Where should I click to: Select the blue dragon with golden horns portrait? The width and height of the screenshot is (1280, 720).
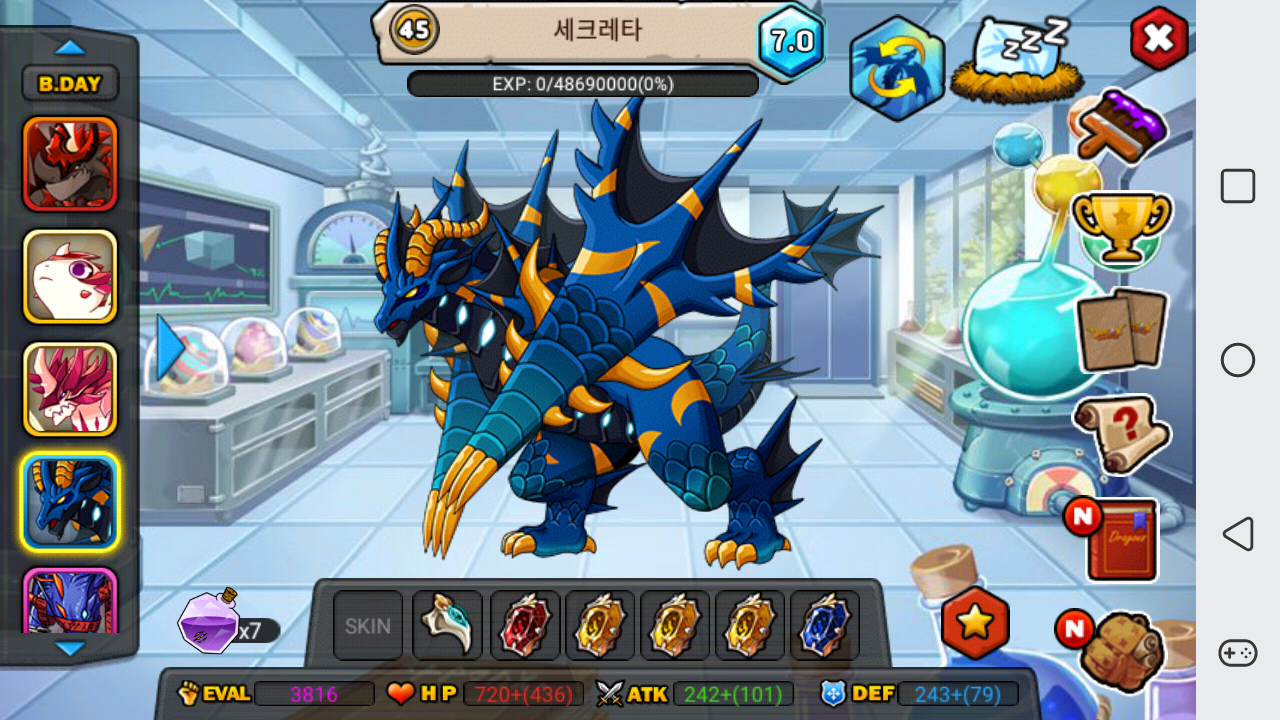coord(70,502)
